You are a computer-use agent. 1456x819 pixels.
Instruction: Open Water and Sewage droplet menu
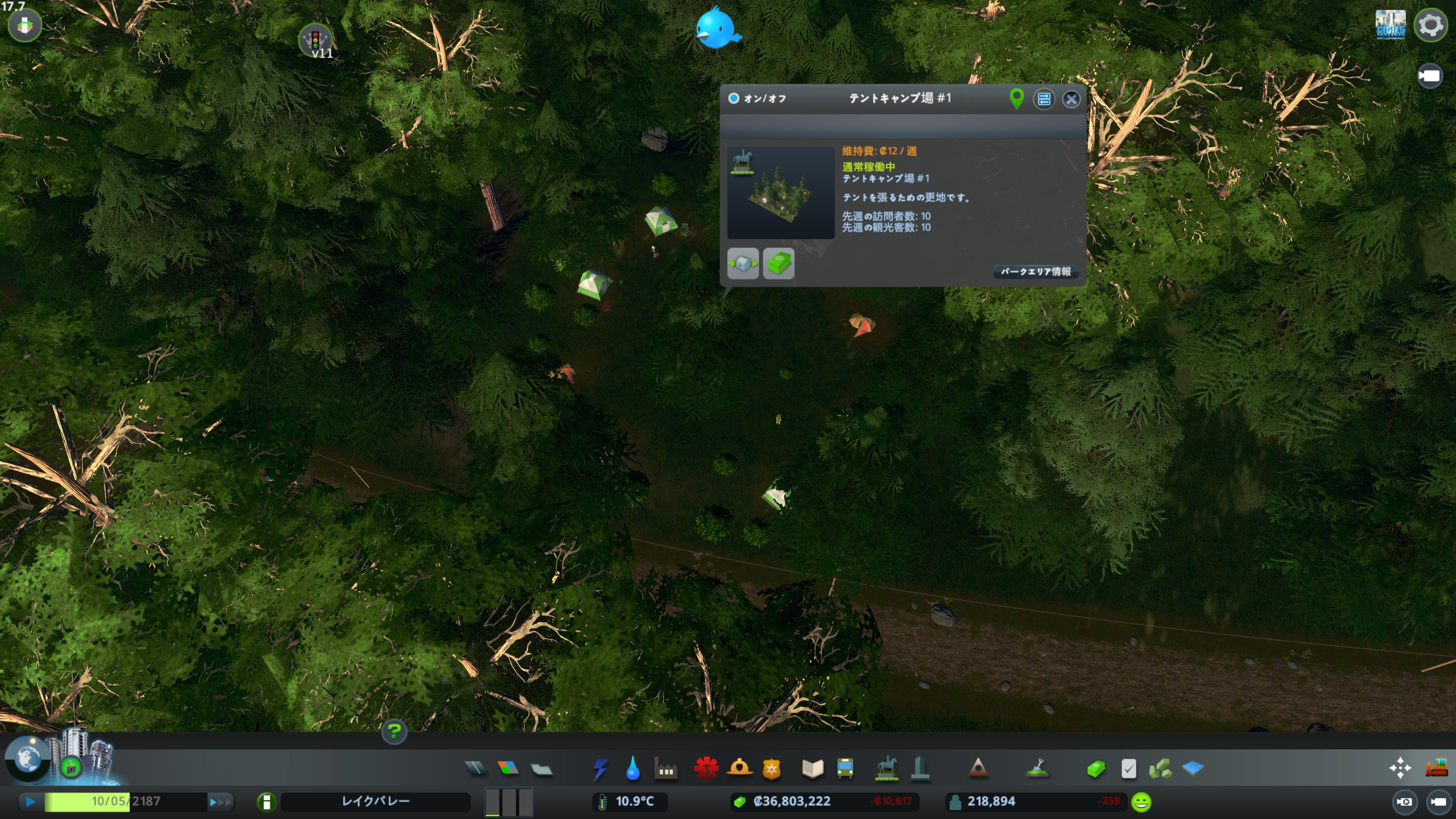pyautogui.click(x=633, y=769)
